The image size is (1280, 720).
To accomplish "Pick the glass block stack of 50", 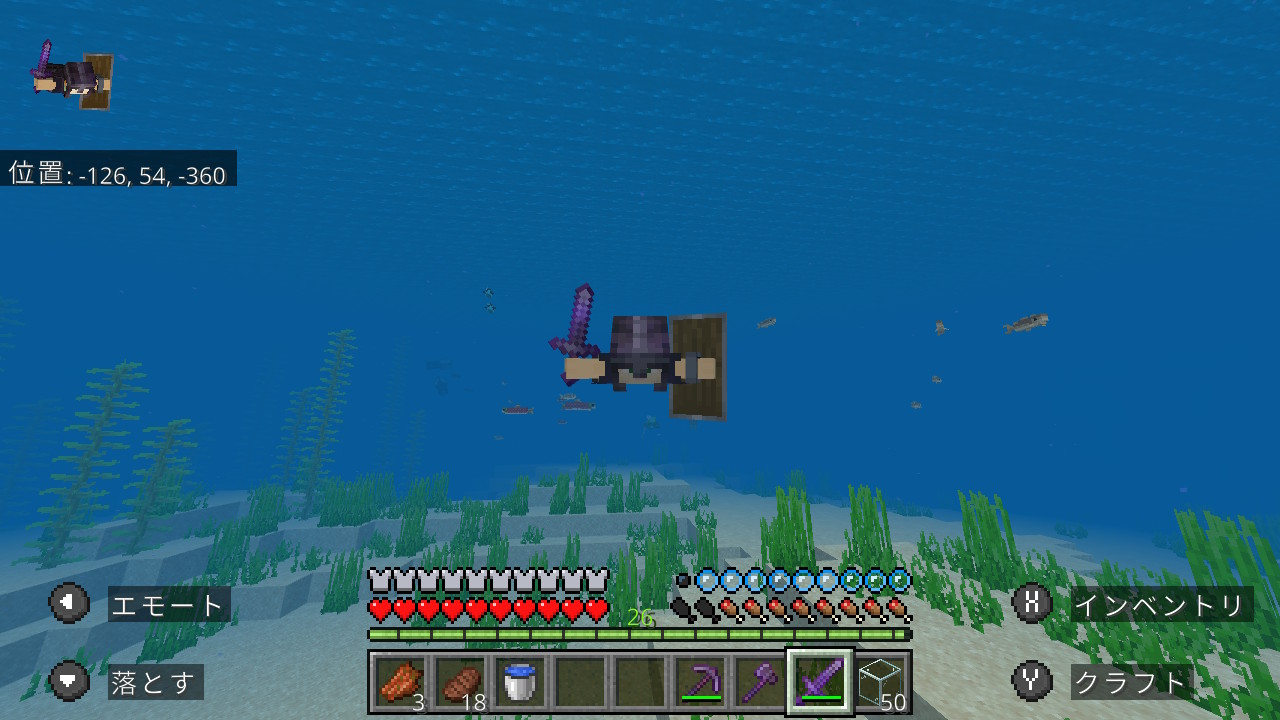I will 880,682.
